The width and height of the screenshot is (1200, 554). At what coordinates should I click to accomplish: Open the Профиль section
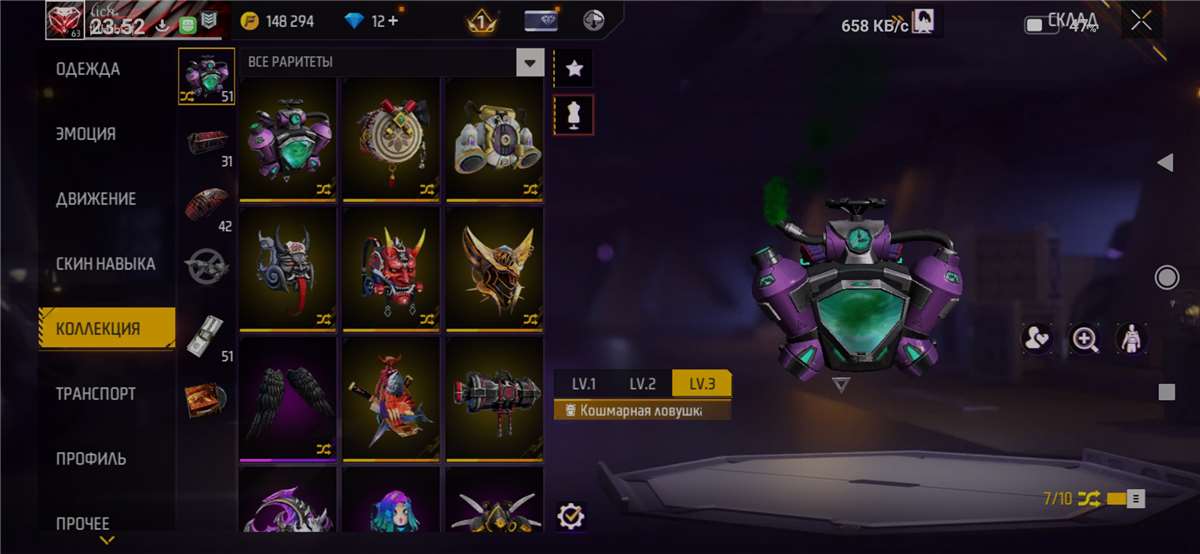[x=91, y=459]
